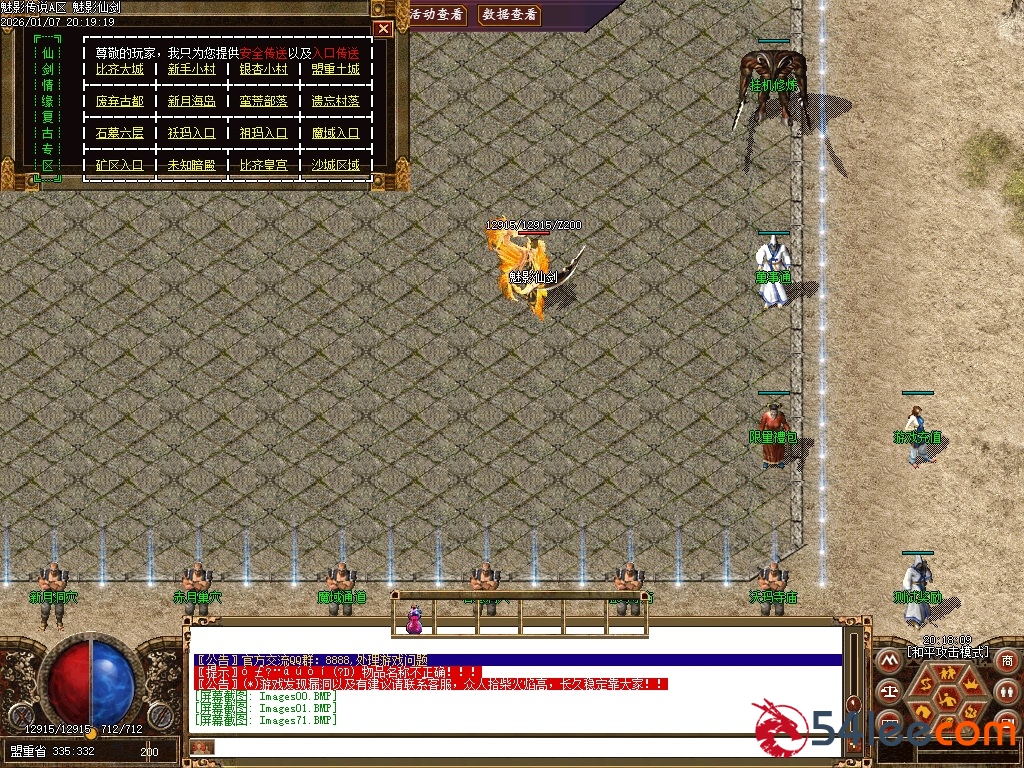The image size is (1024, 768).
Task: Select 比齐皇宫 destination
Action: coord(263,165)
